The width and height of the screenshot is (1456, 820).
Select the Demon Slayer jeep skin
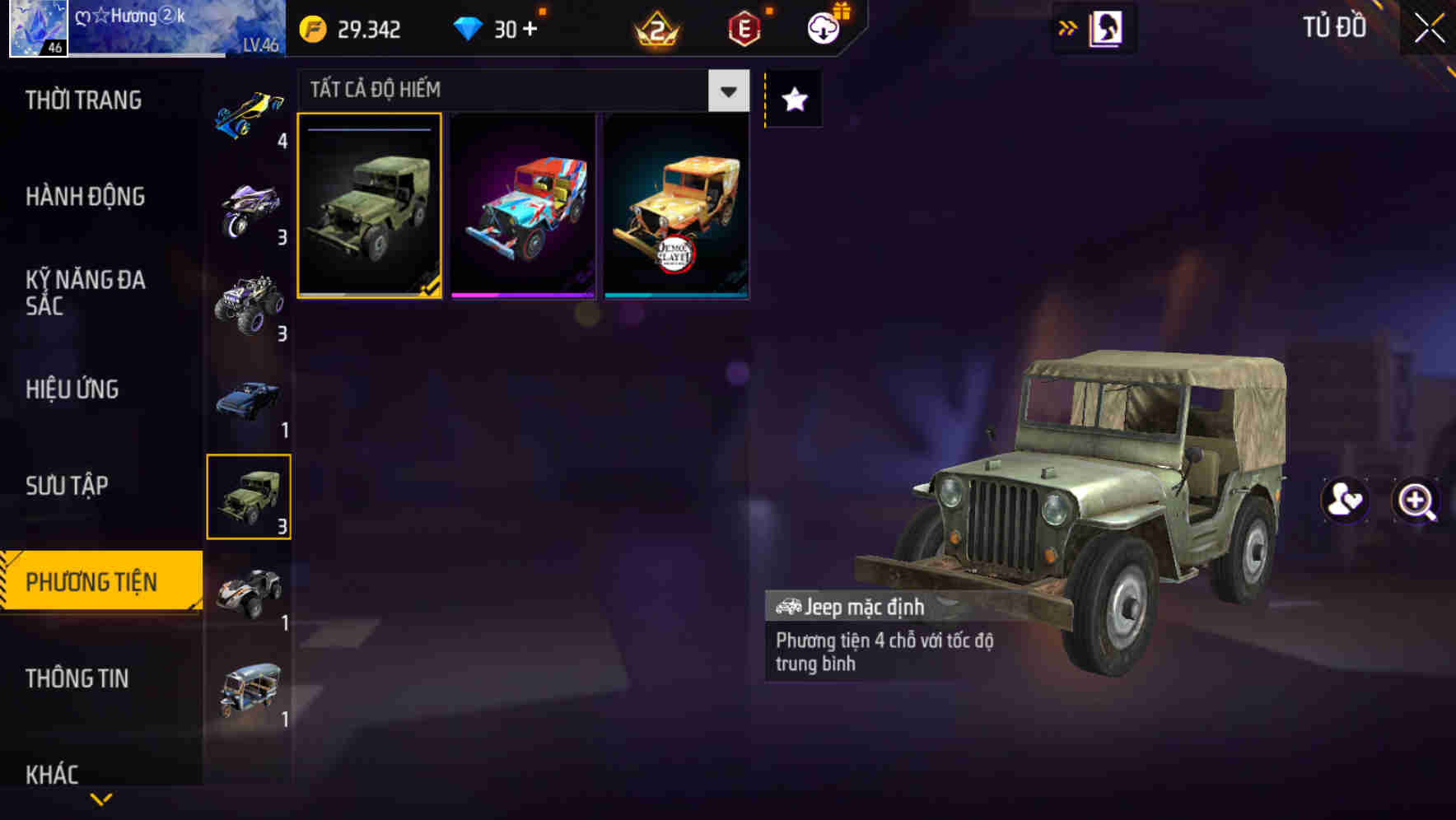pyautogui.click(x=678, y=206)
